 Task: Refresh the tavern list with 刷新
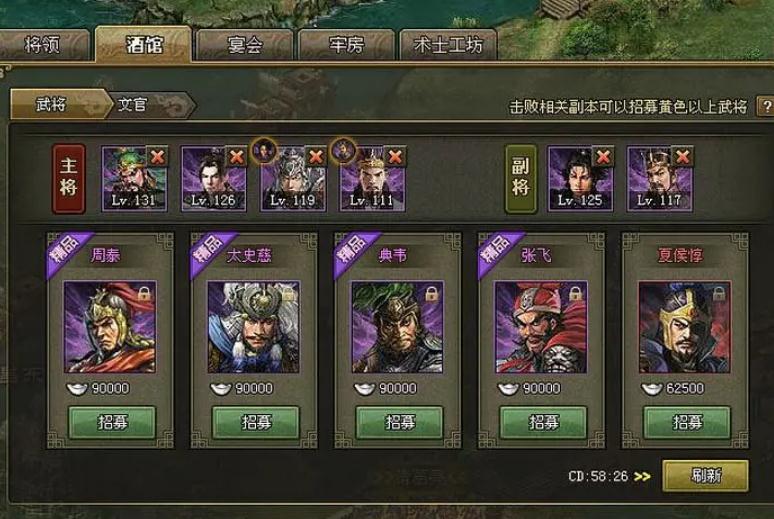pos(704,476)
